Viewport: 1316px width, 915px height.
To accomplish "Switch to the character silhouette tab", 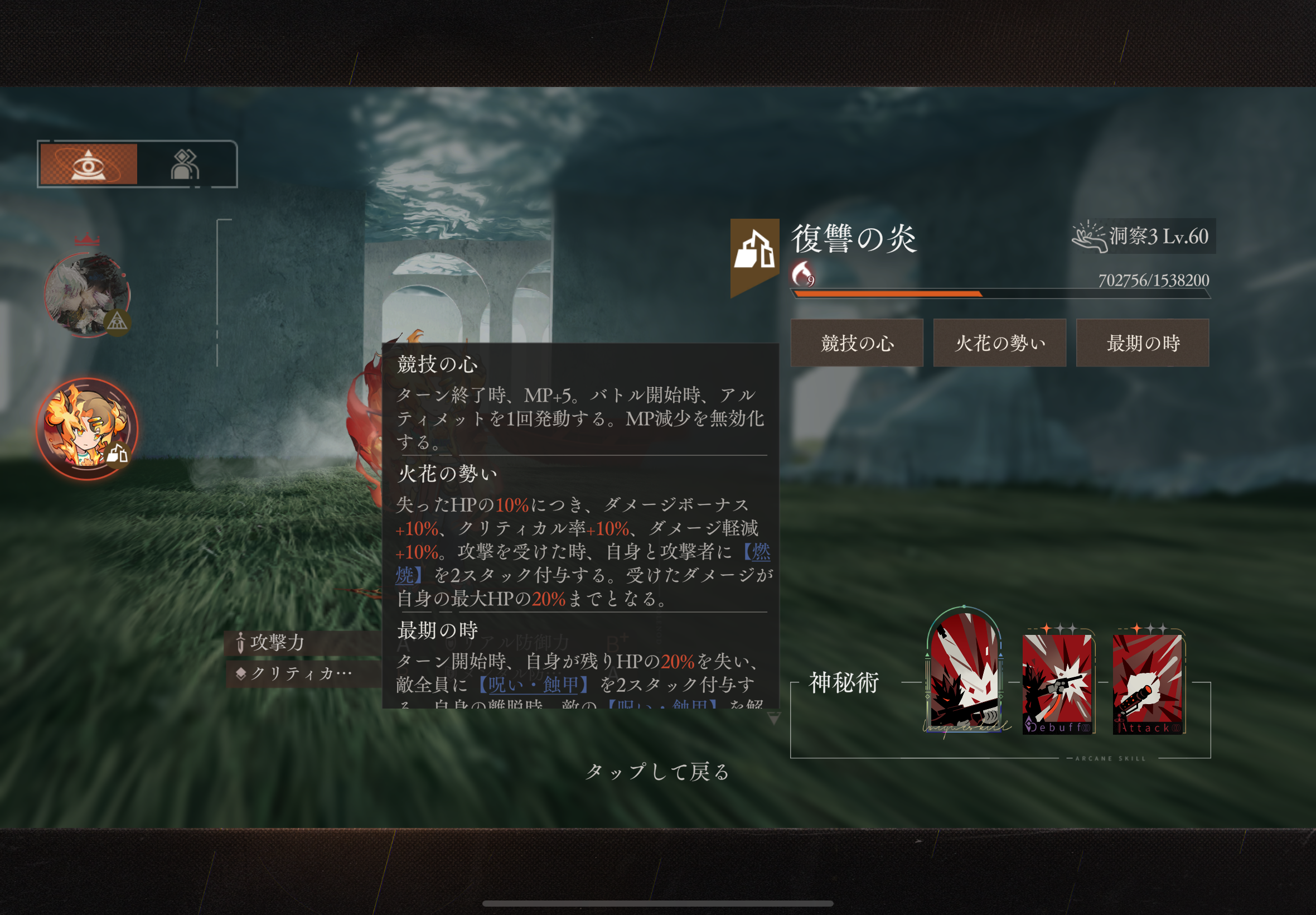I will point(185,165).
